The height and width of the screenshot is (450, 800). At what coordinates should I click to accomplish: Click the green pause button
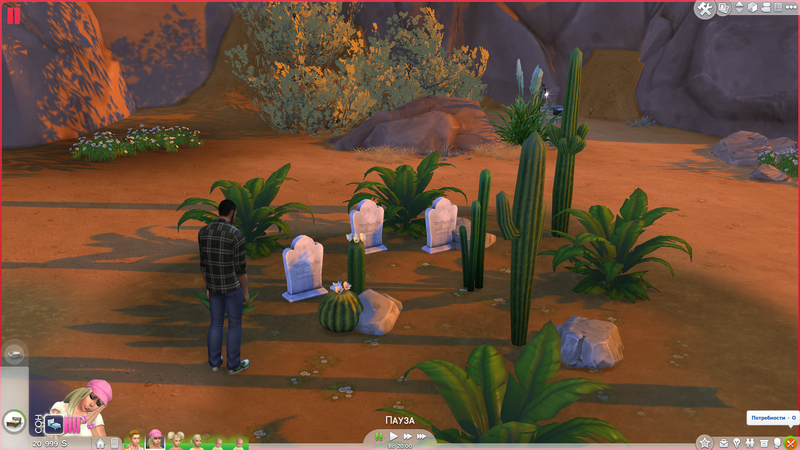click(379, 437)
